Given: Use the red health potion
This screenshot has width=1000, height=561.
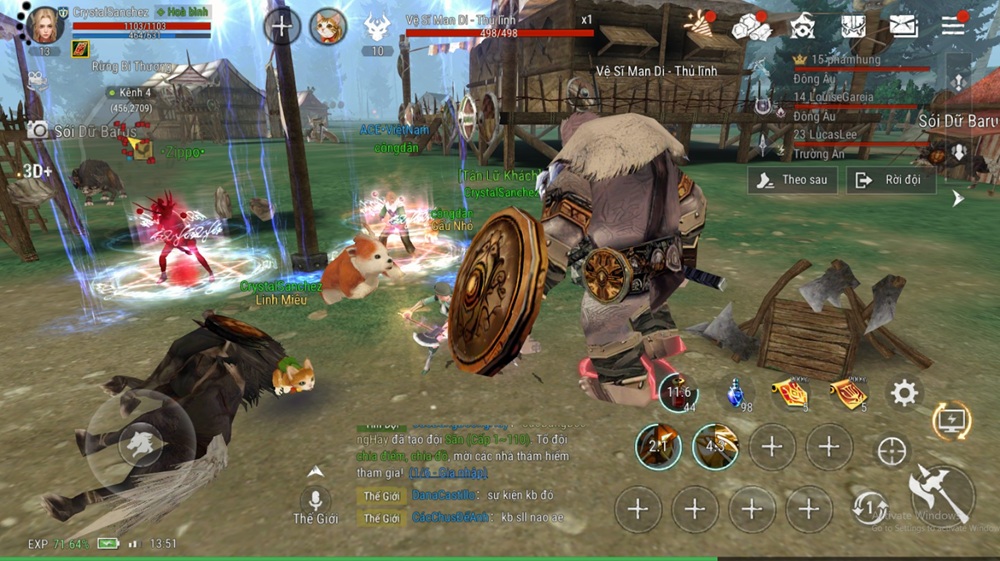Looking at the screenshot, I should pos(677,393).
